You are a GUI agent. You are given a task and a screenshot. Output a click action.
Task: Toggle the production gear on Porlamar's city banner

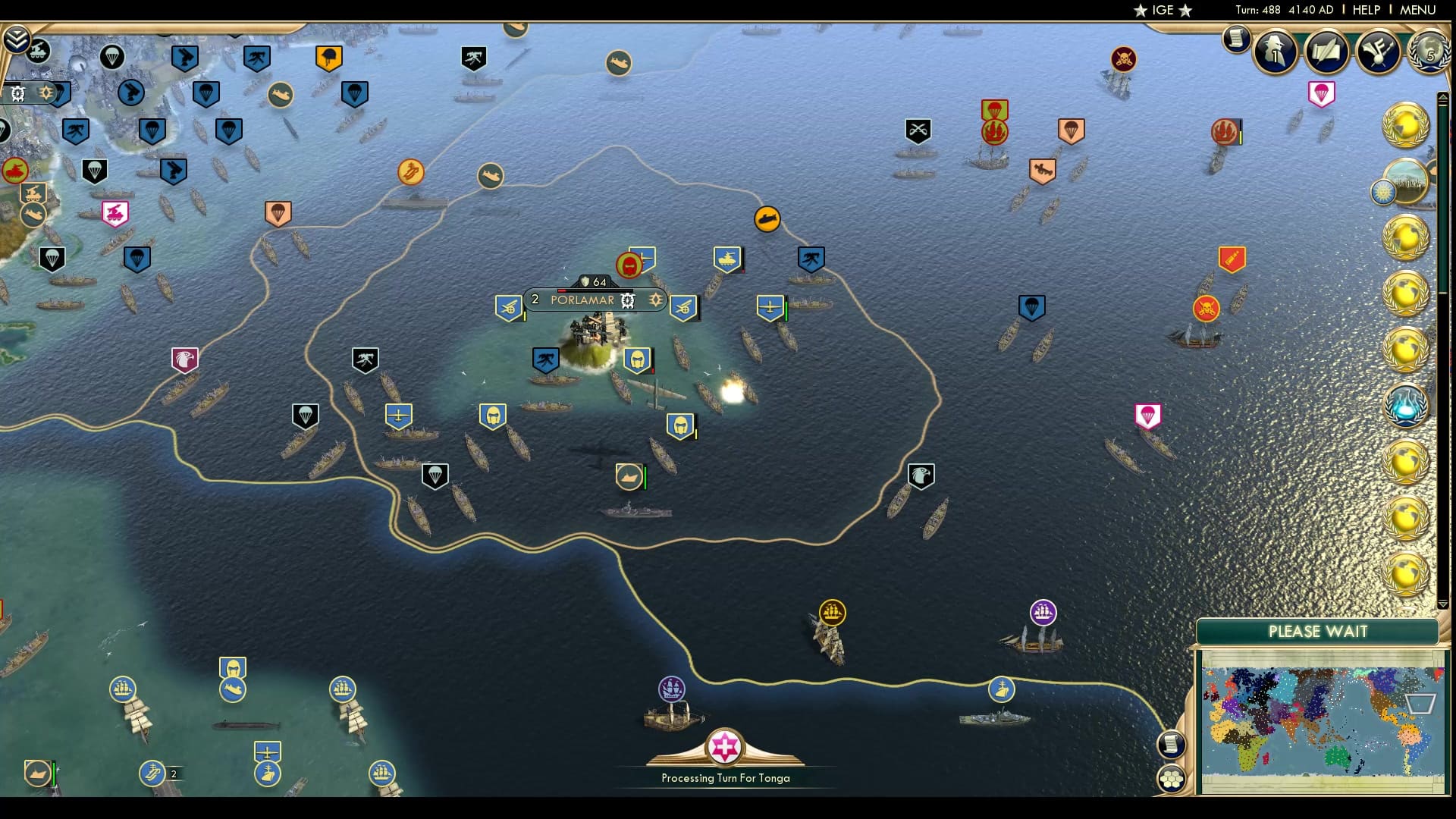627,301
